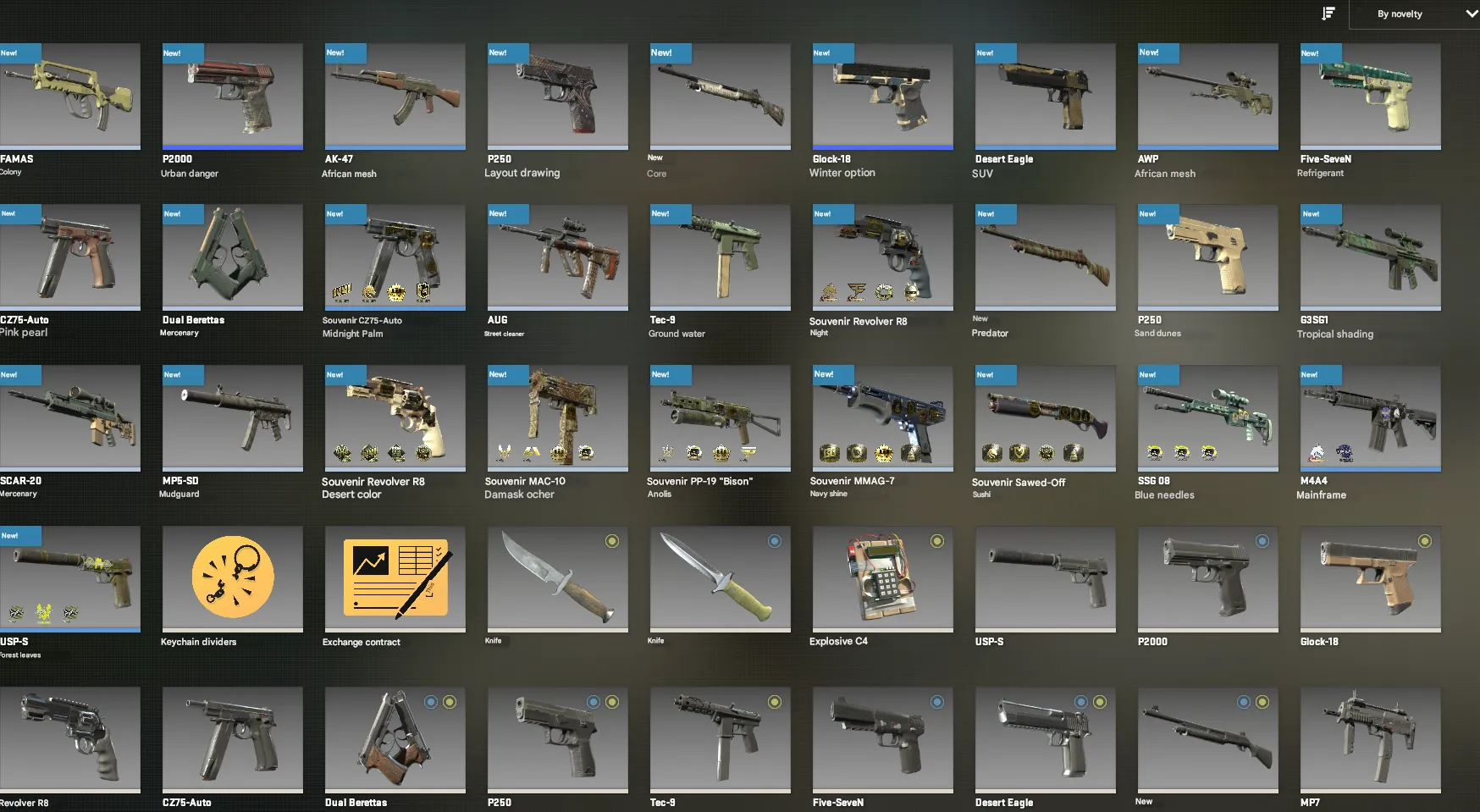The image size is (1480, 812).
Task: Select the SSG 08 Blue needles
Action: (1207, 417)
